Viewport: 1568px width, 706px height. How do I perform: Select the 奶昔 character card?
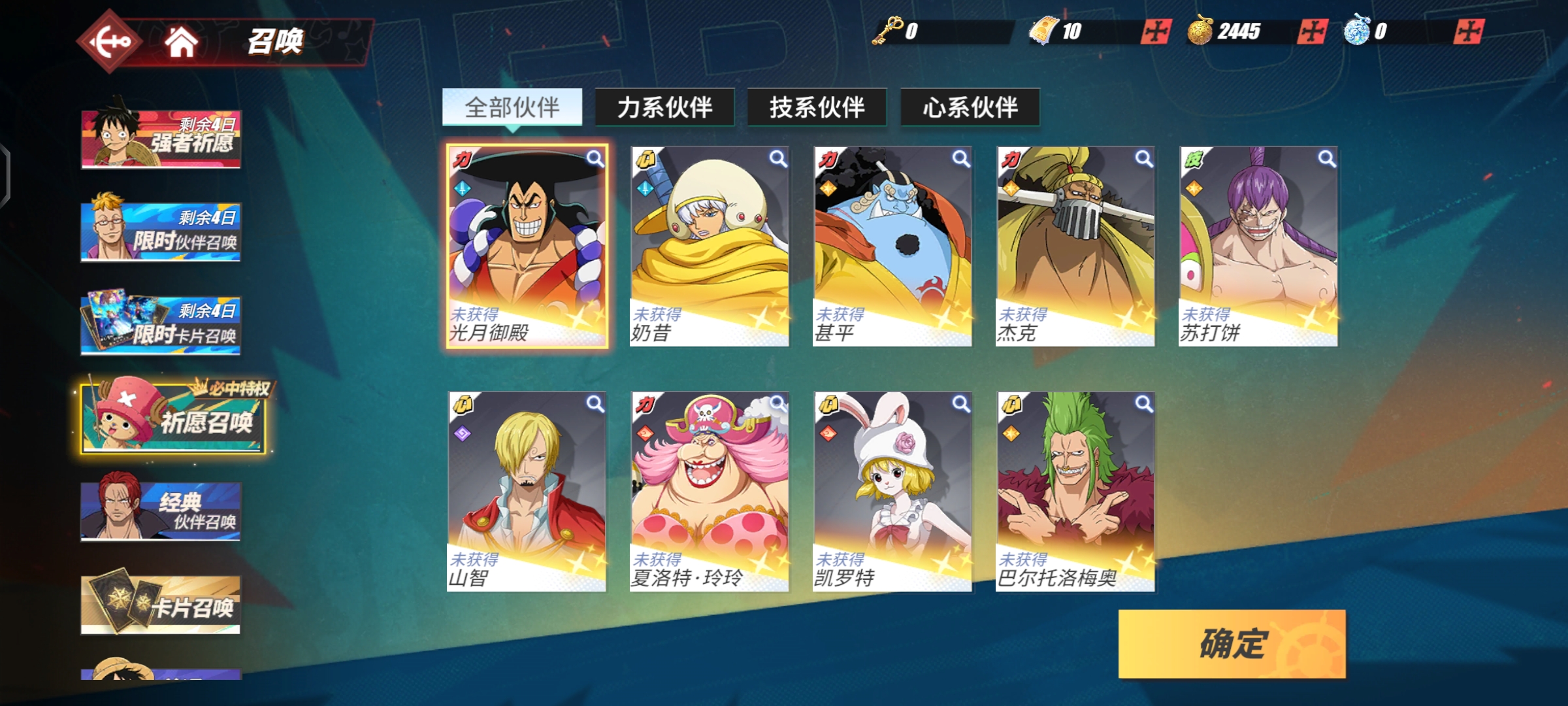[x=710, y=246]
